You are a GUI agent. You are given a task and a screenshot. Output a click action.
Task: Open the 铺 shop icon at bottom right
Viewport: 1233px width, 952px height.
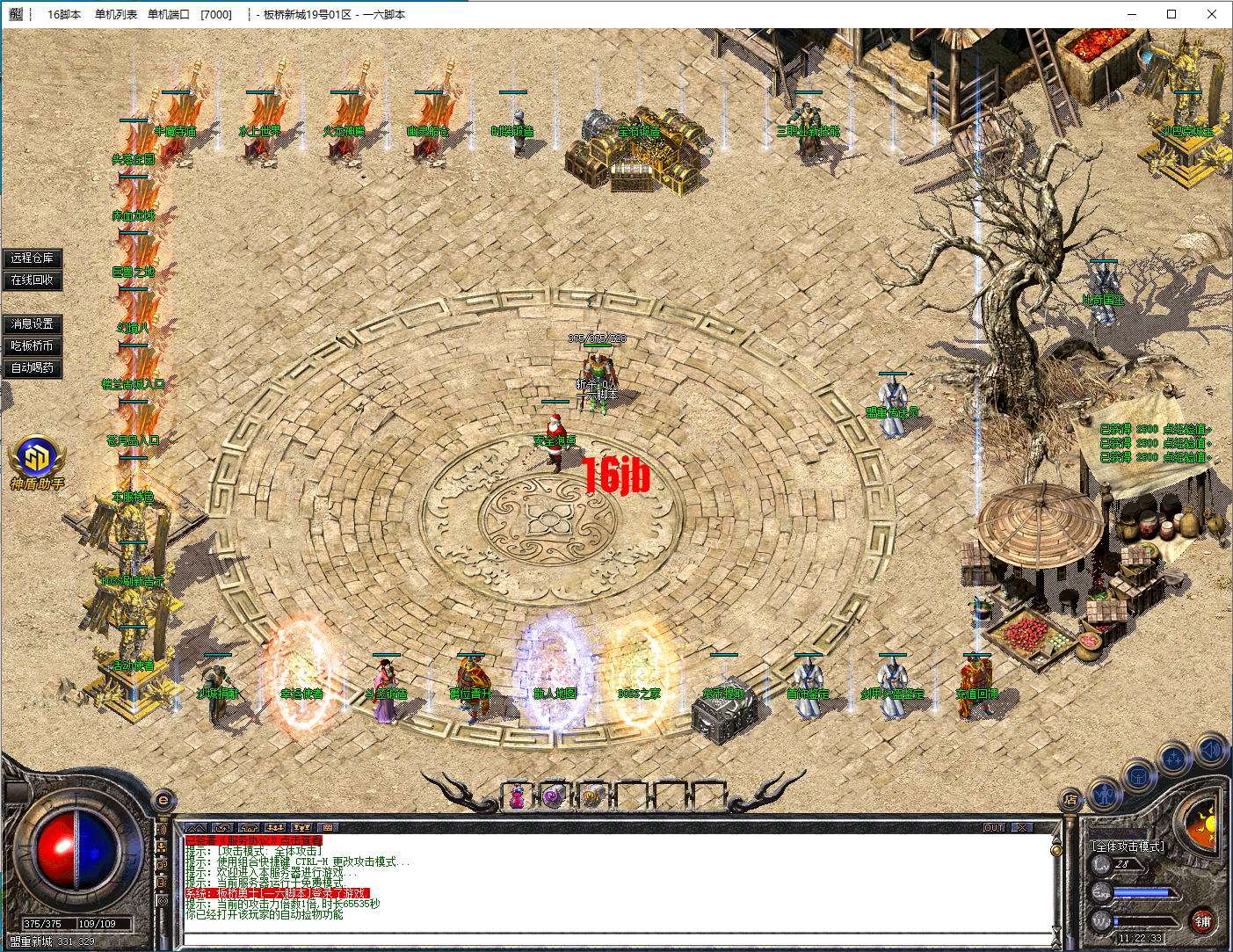(1205, 922)
